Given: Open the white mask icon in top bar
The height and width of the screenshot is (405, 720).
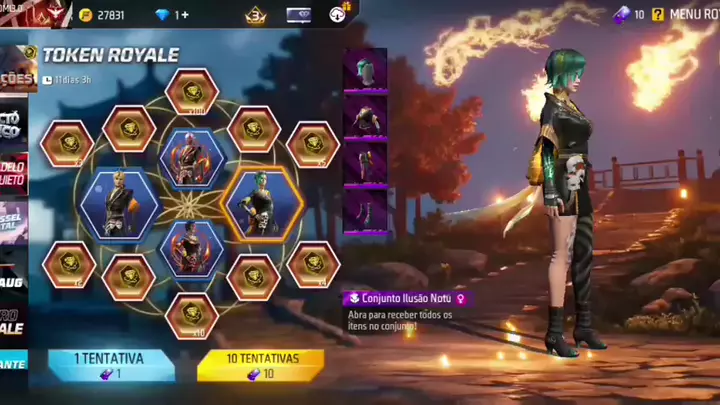Looking at the screenshot, I should pos(336,15).
